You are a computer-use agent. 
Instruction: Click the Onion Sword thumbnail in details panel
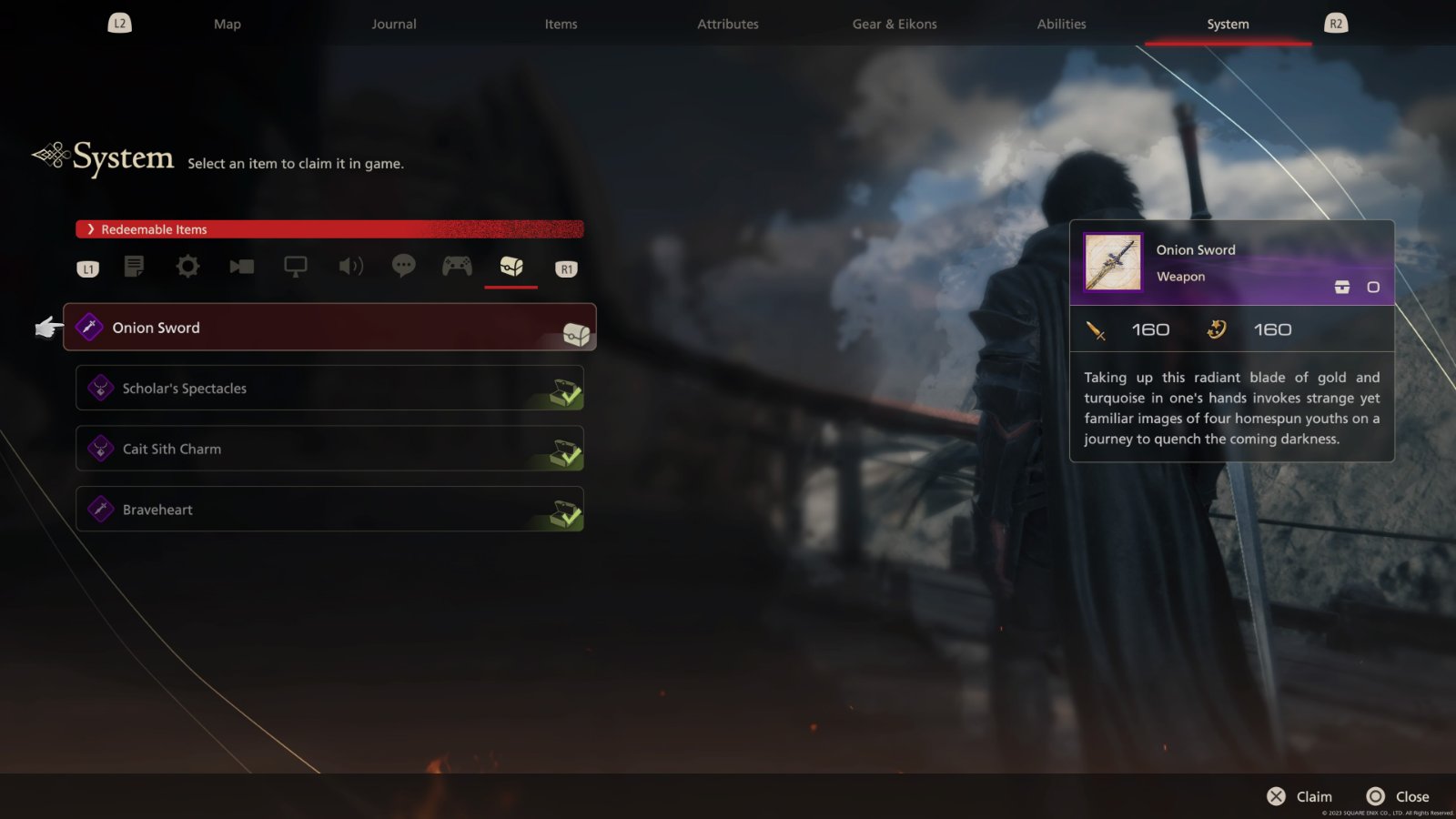pyautogui.click(x=1112, y=262)
